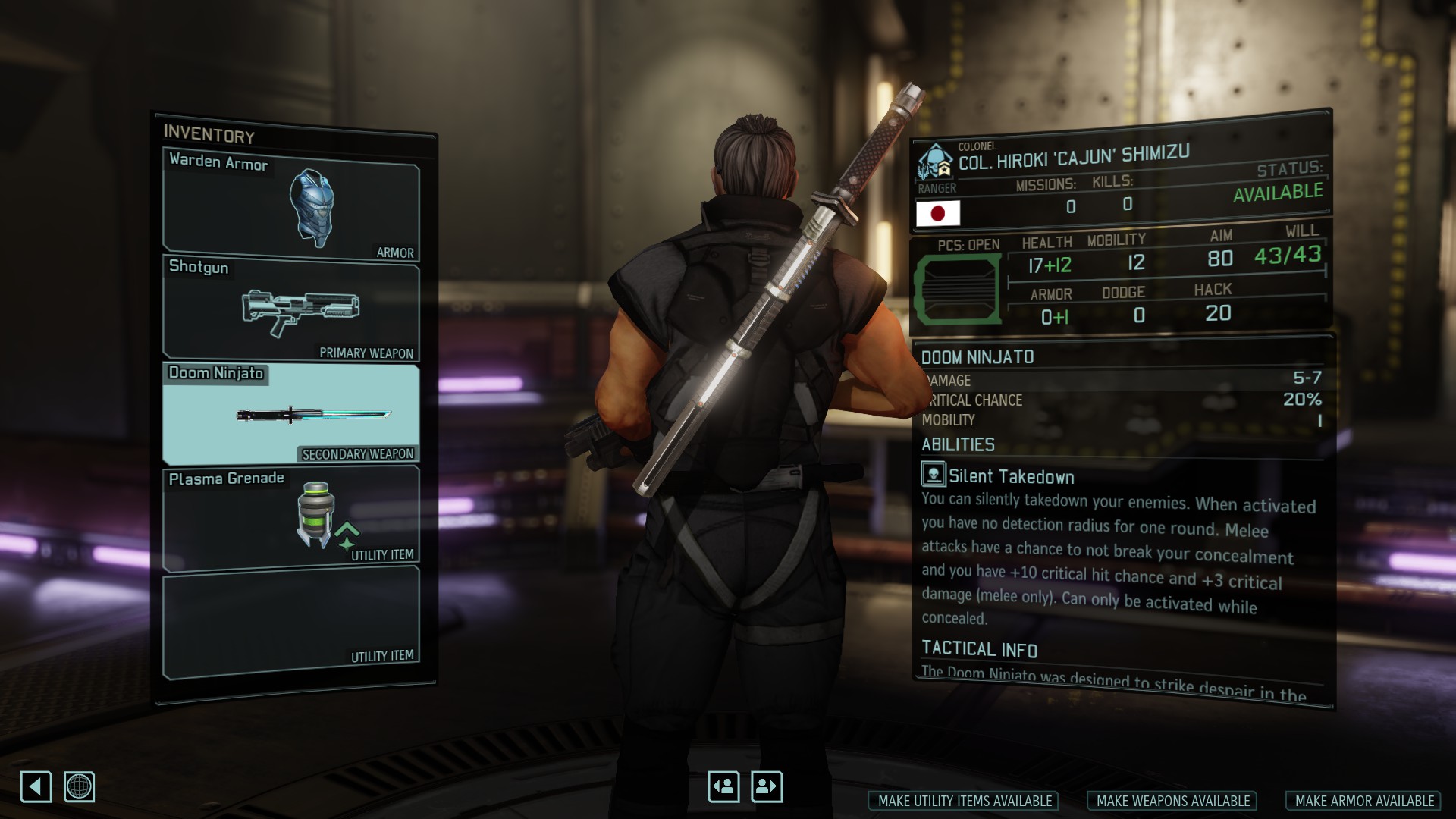
Task: Select the Warden Armor slot
Action: (291, 203)
